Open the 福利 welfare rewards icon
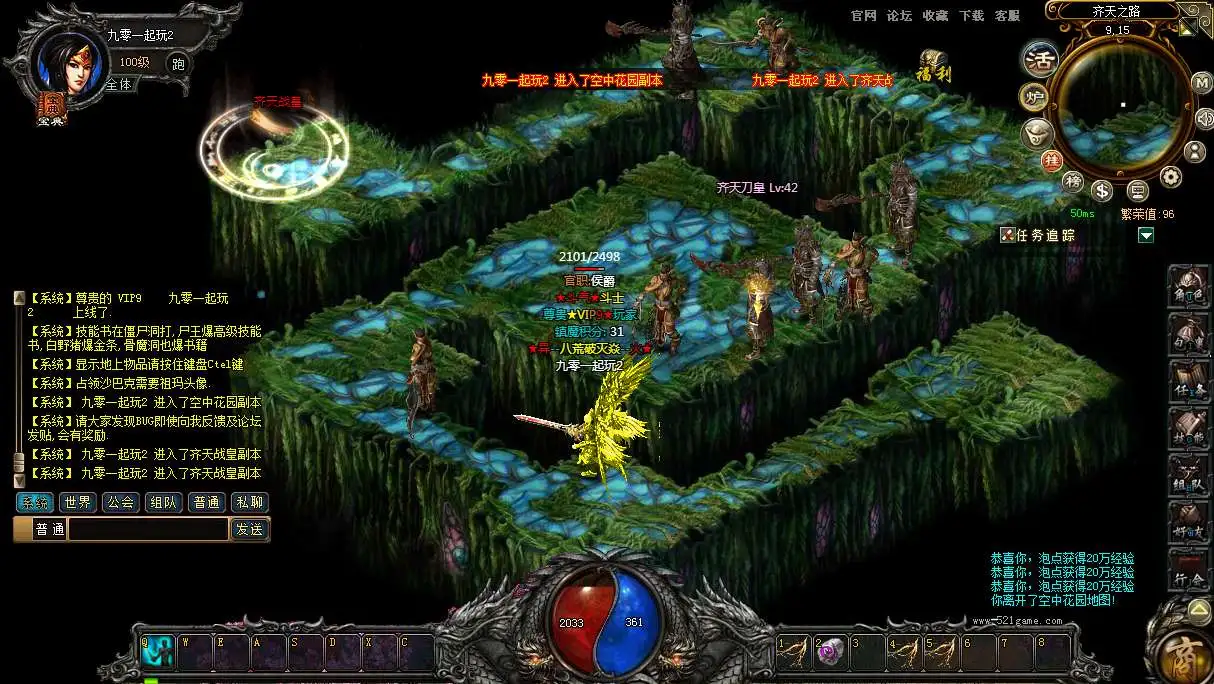 (932, 66)
